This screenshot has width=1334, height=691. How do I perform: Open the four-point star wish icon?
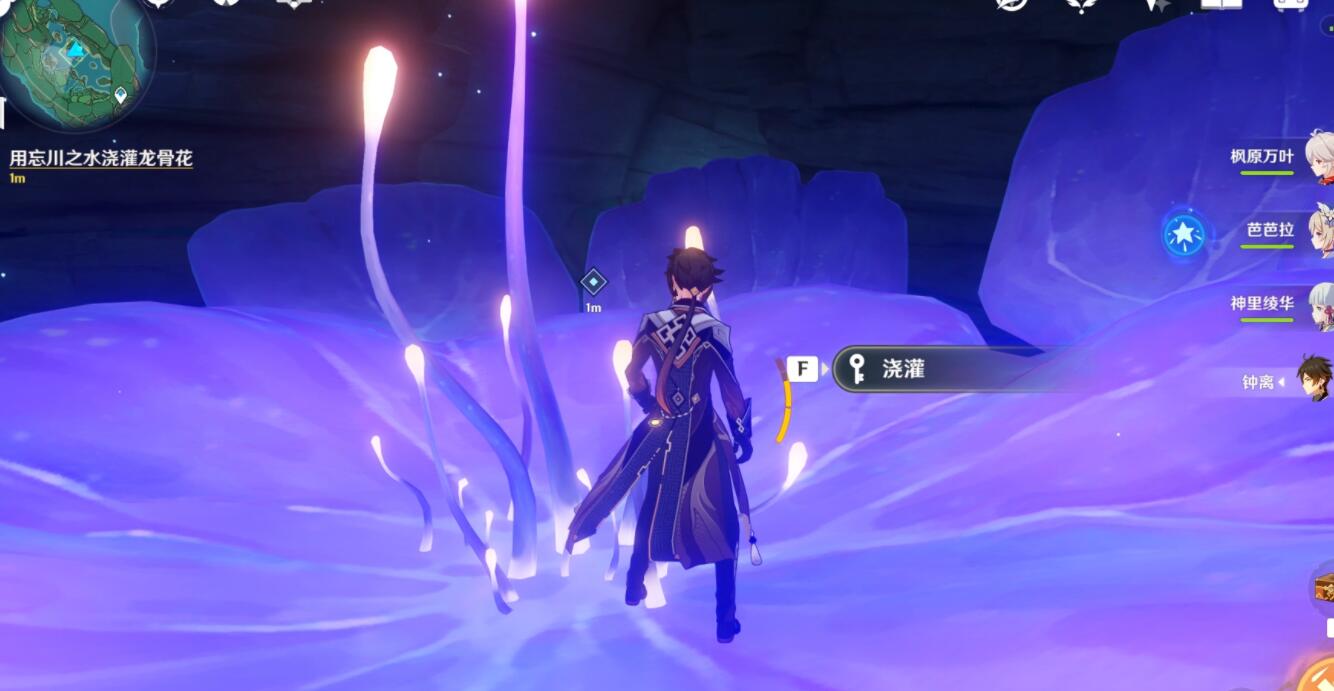point(1156,5)
